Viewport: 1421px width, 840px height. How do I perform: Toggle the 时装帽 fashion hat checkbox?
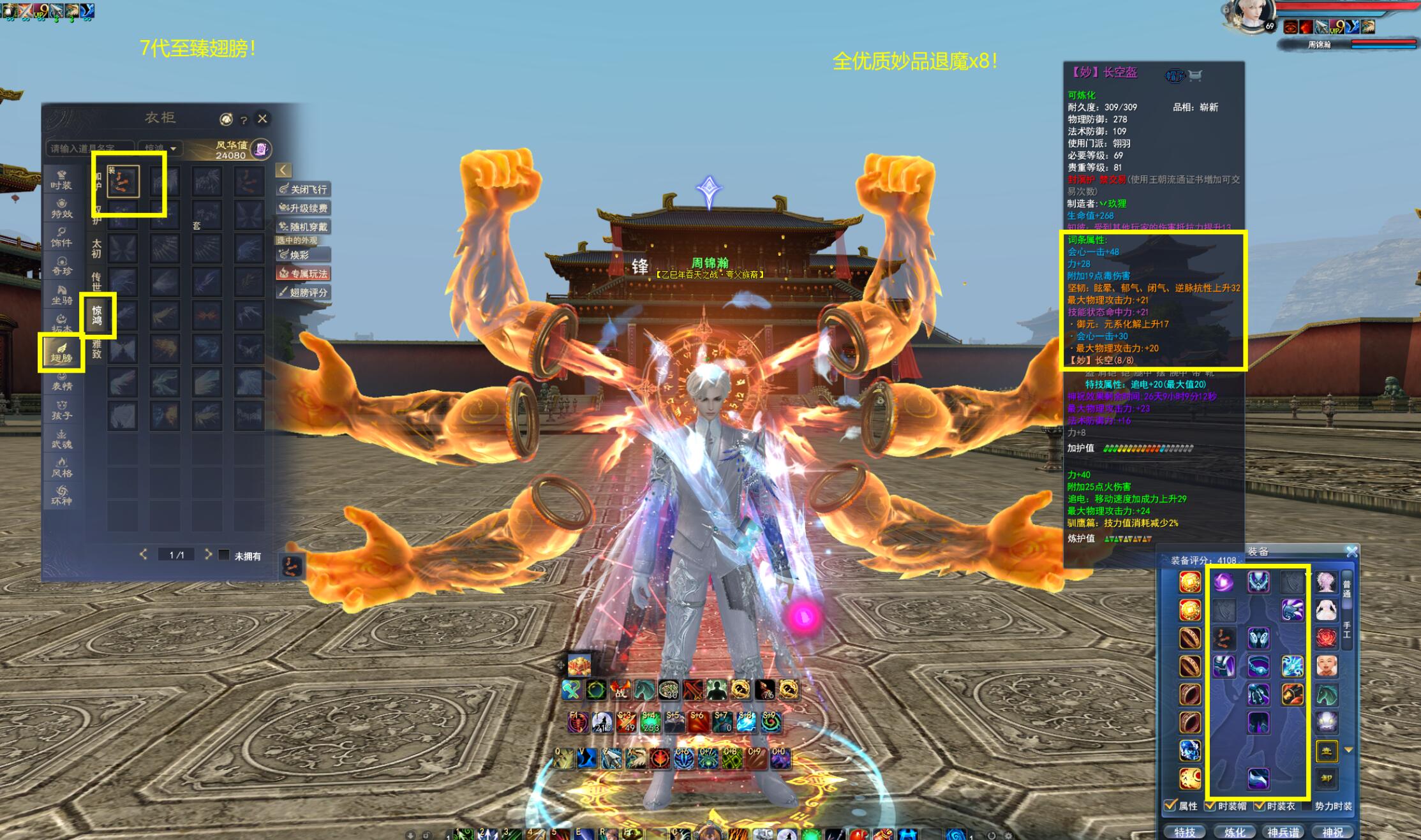point(1209,806)
